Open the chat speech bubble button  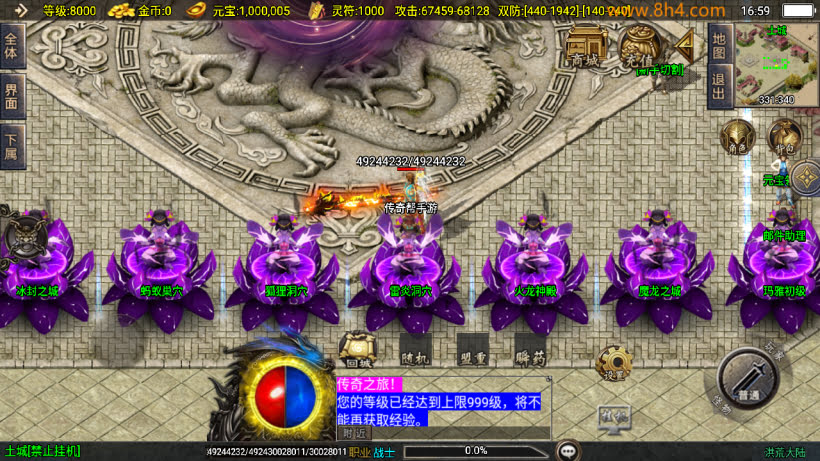[569, 450]
